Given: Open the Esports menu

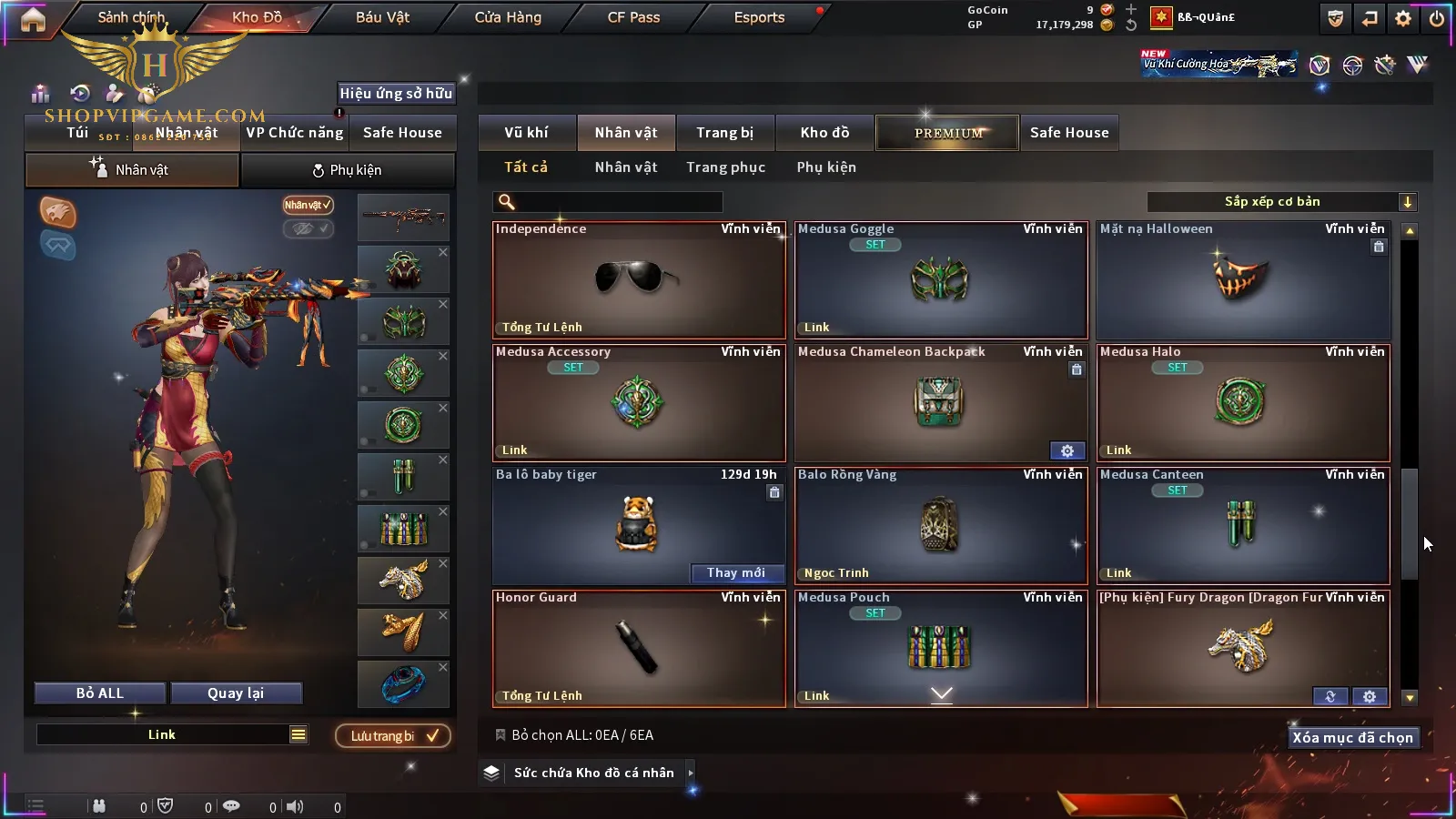Looking at the screenshot, I should (759, 17).
